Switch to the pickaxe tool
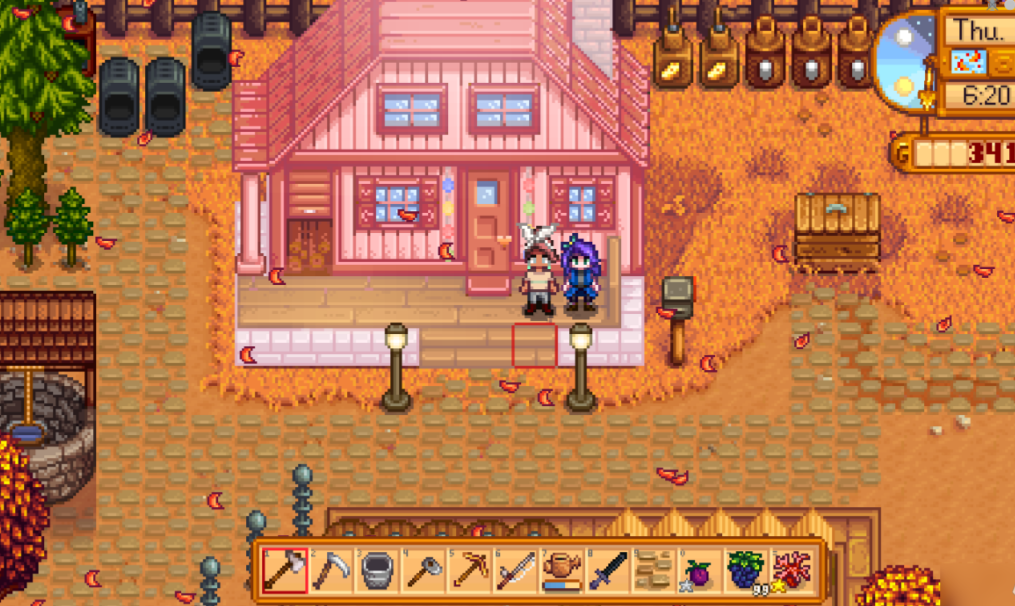 tap(469, 570)
